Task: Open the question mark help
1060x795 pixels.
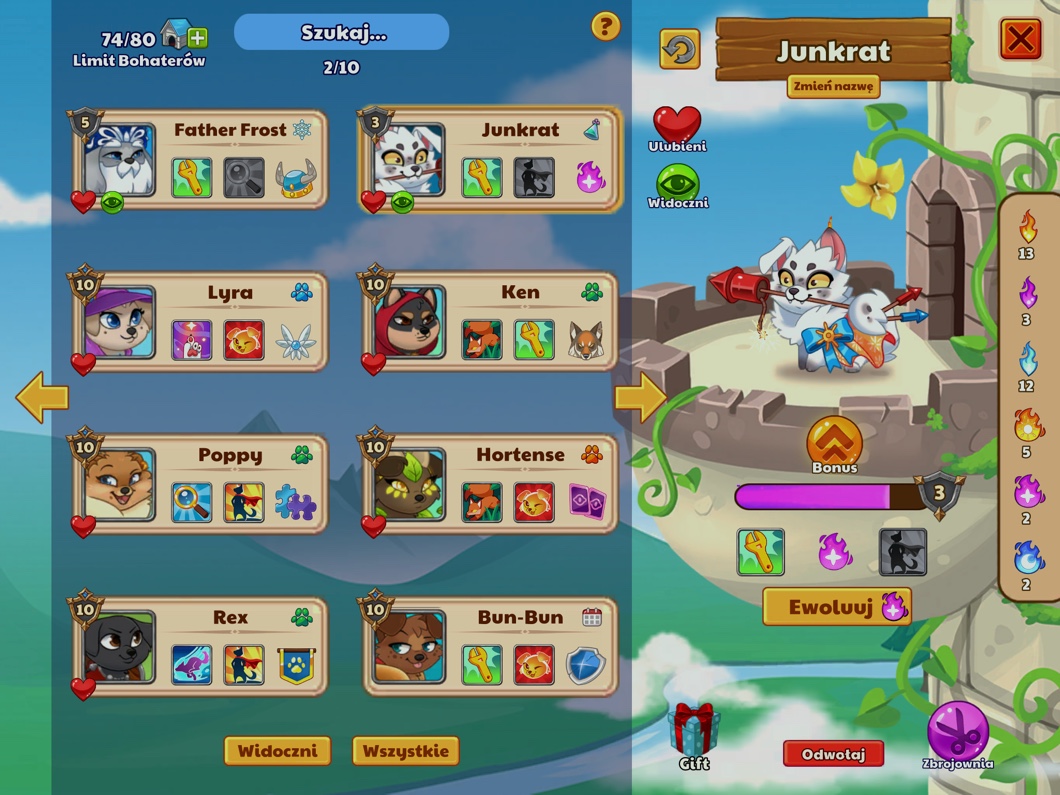Action: [x=605, y=26]
